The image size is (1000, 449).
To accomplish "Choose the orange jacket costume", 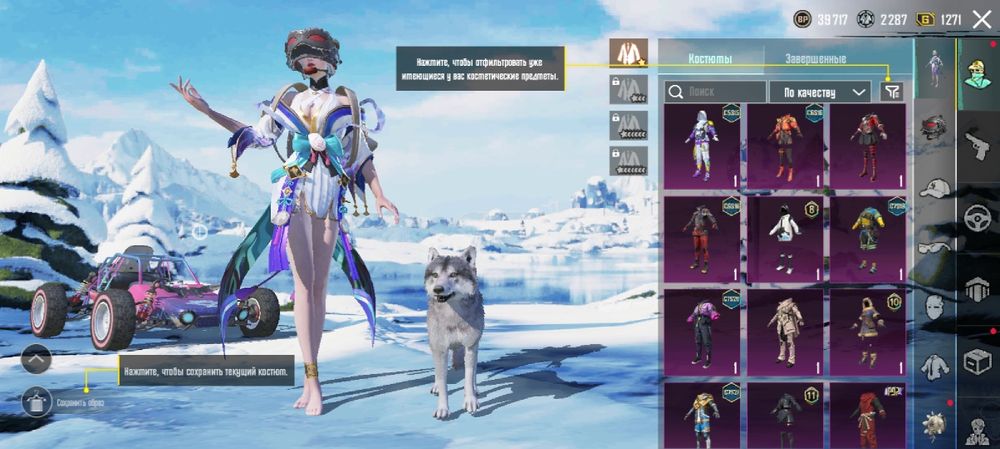I will [787, 145].
